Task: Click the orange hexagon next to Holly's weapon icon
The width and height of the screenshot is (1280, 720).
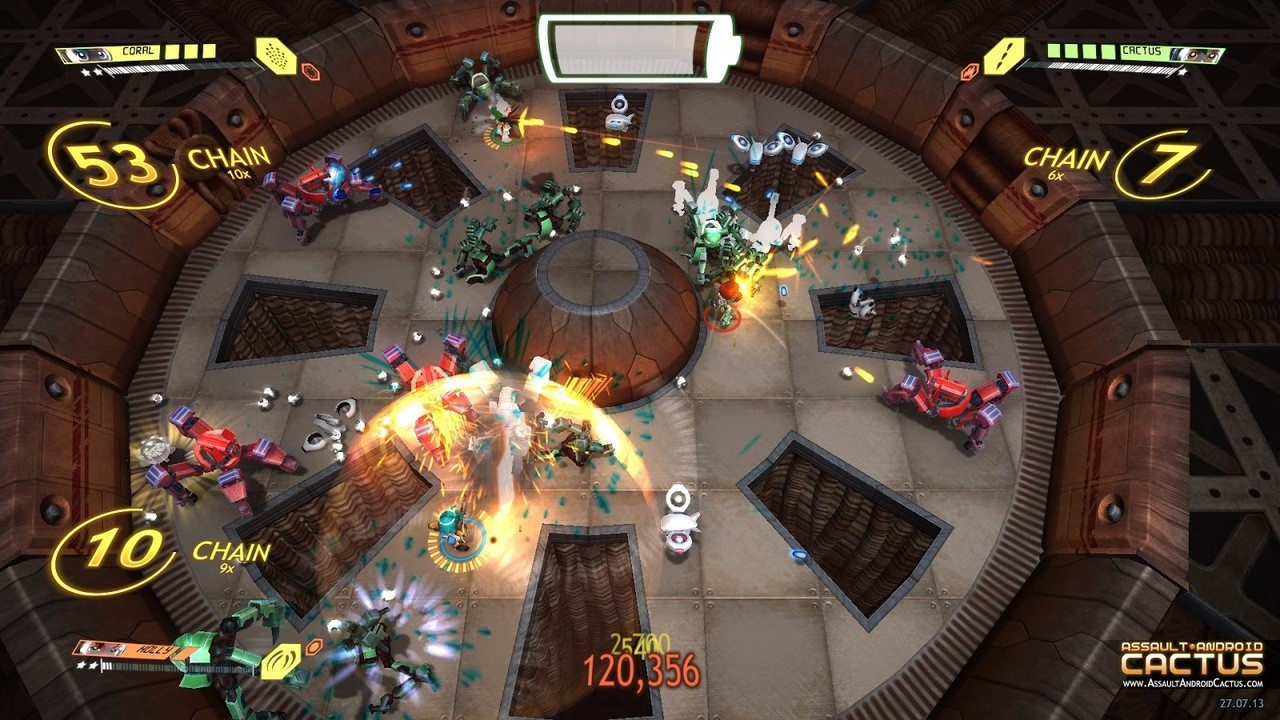Action: click(314, 647)
